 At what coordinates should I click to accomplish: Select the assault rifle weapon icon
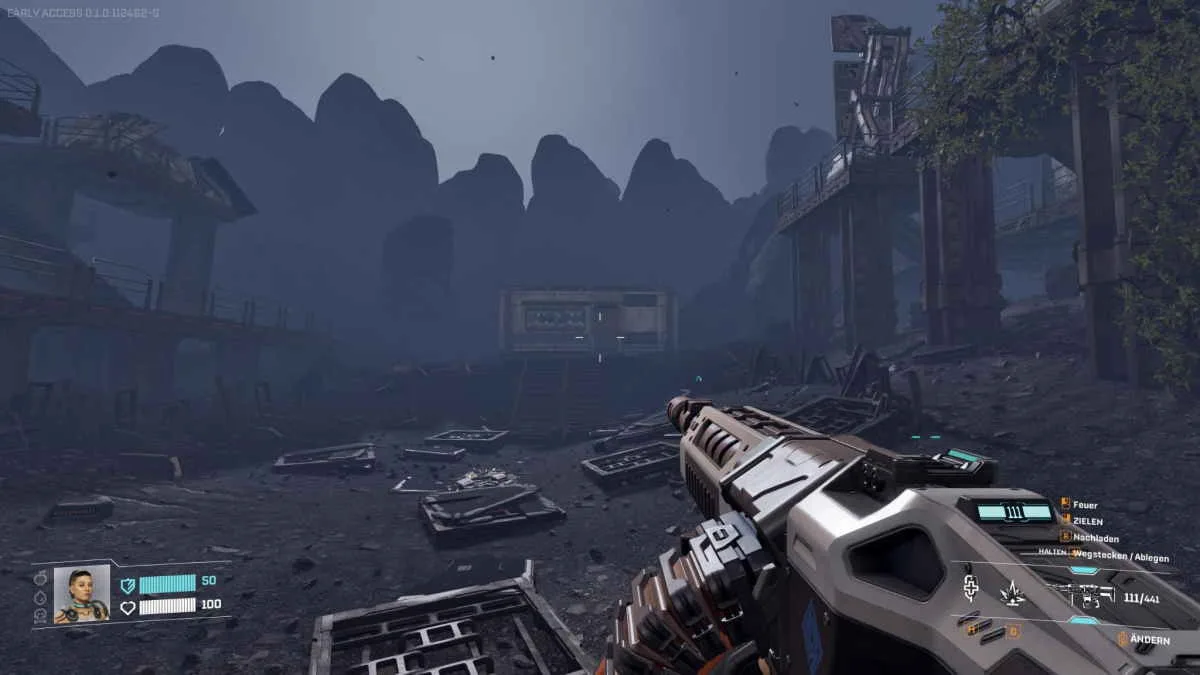[1084, 596]
